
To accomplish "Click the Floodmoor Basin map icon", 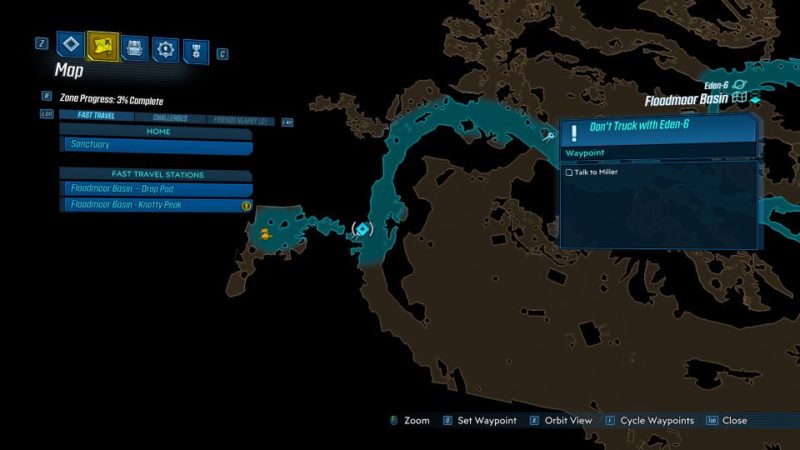I will [739, 100].
